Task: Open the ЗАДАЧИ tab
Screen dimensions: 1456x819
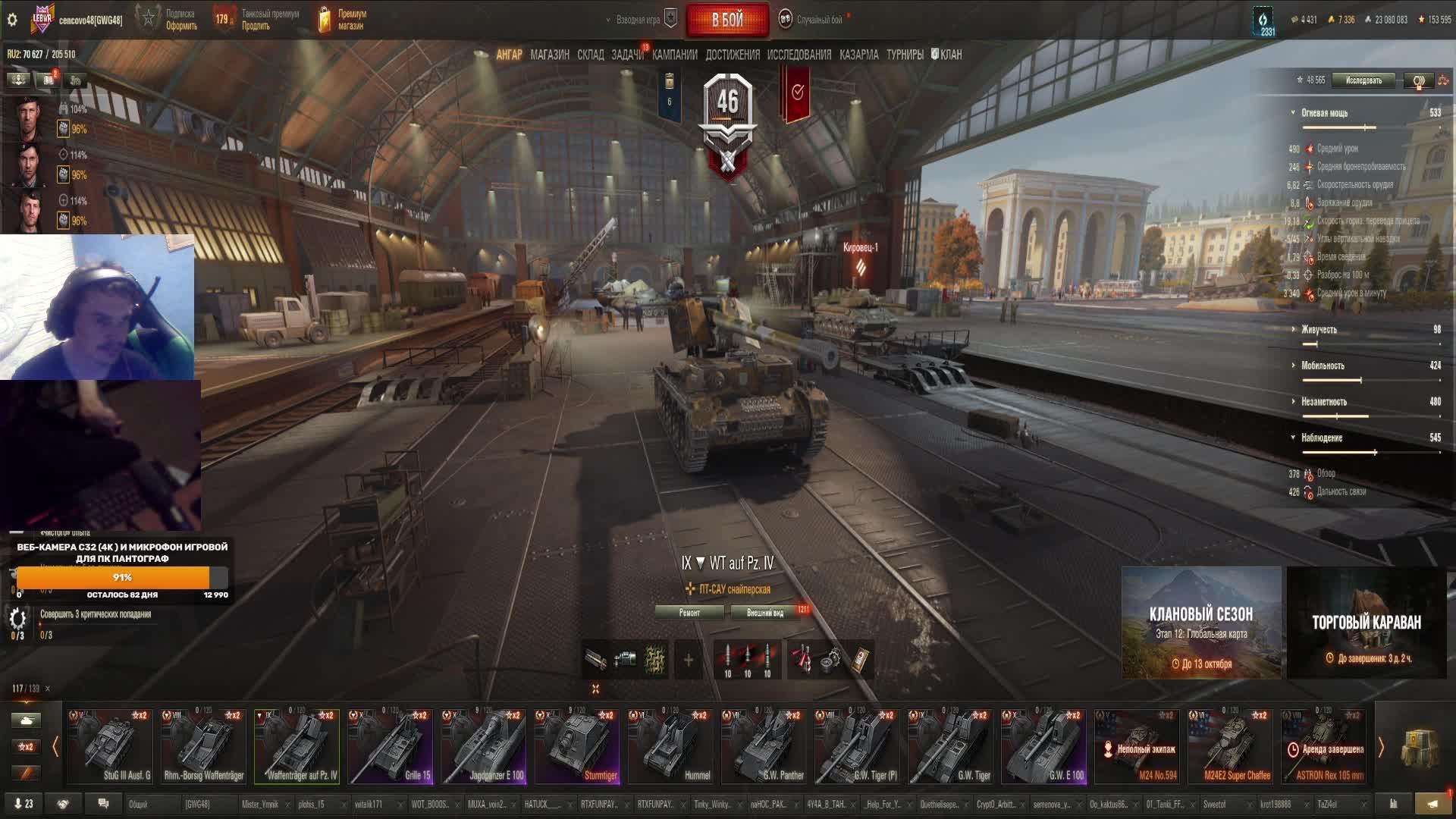Action: pyautogui.click(x=627, y=55)
